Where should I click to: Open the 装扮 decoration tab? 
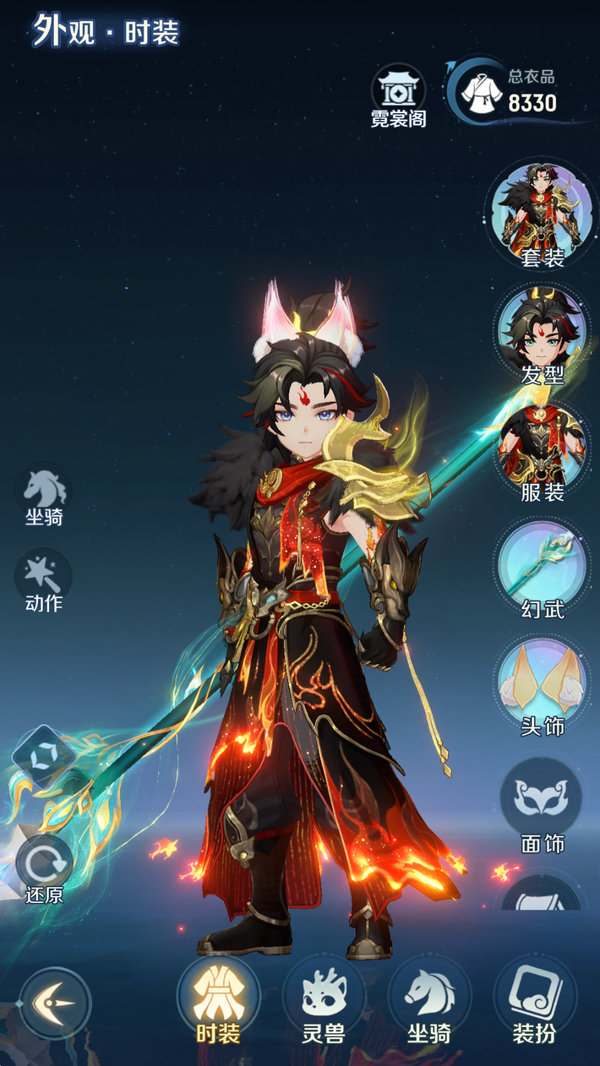tap(535, 1001)
